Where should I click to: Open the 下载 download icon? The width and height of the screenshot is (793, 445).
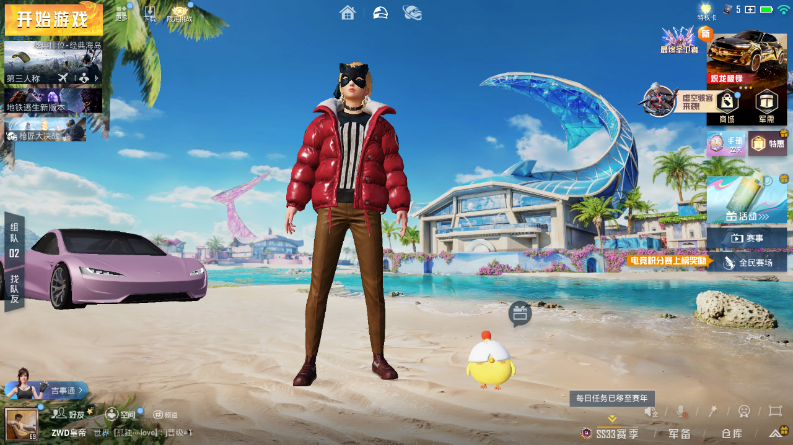(150, 13)
